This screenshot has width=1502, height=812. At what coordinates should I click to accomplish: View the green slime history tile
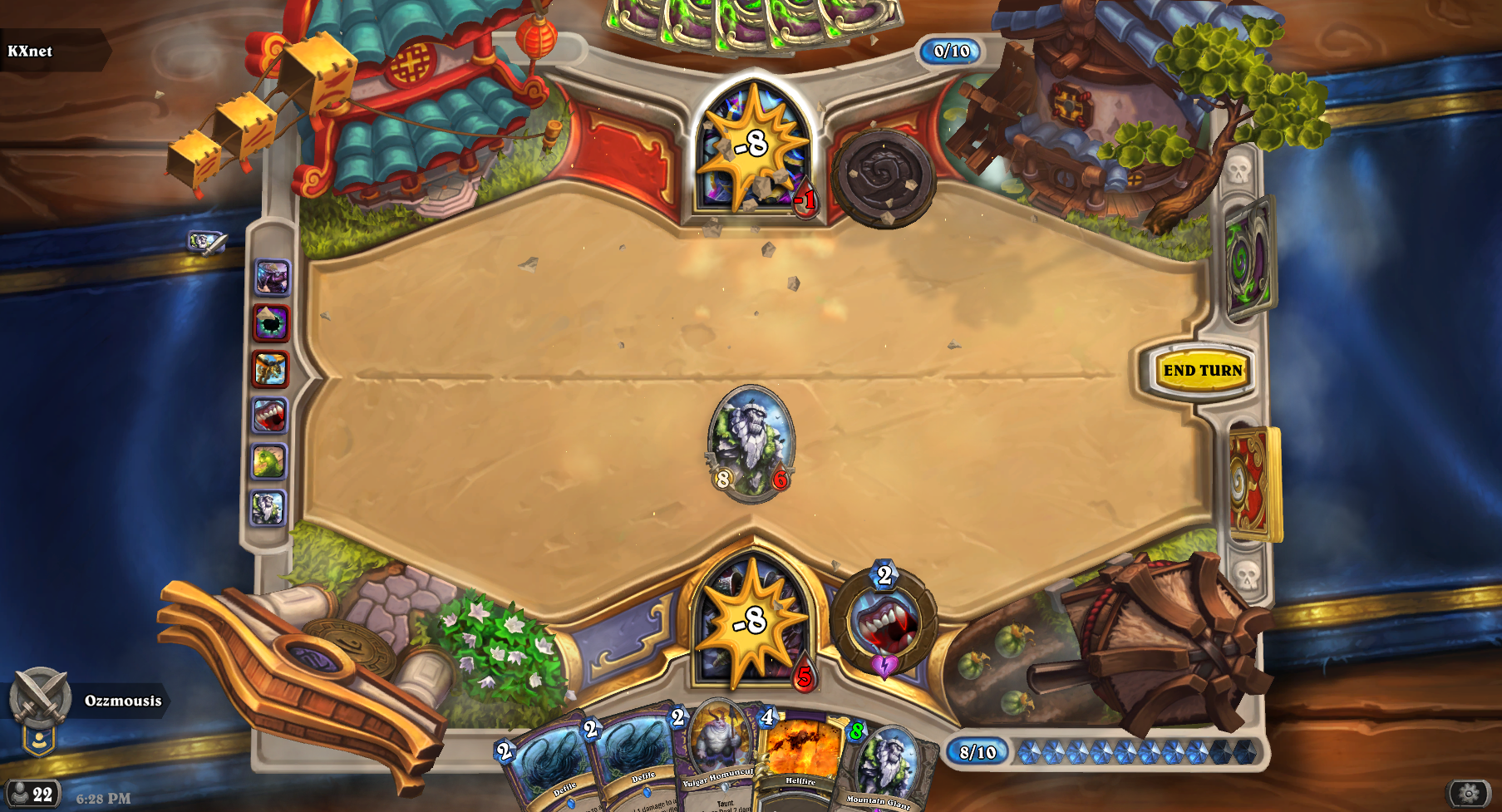269,461
